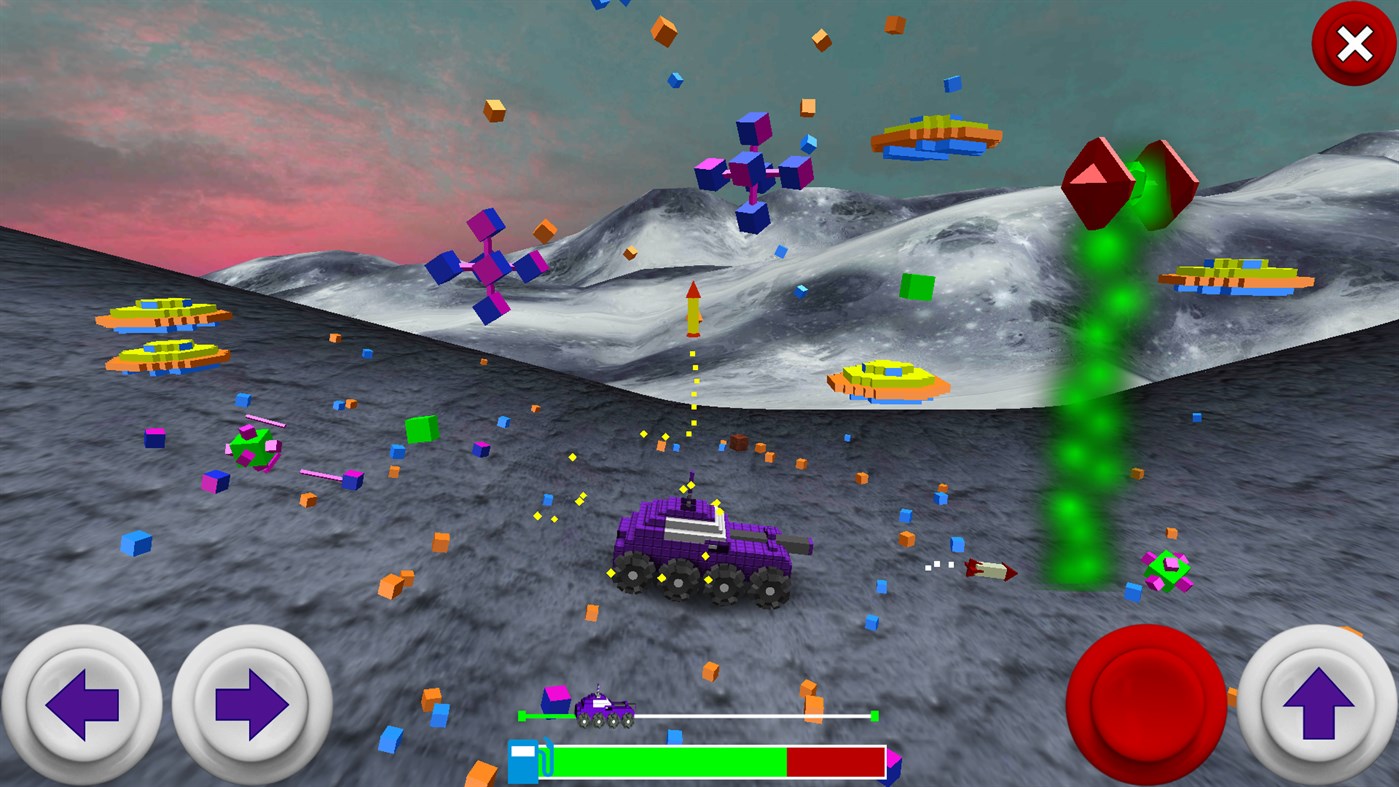The width and height of the screenshot is (1399, 787).
Task: Fire the big red button
Action: click(1143, 705)
